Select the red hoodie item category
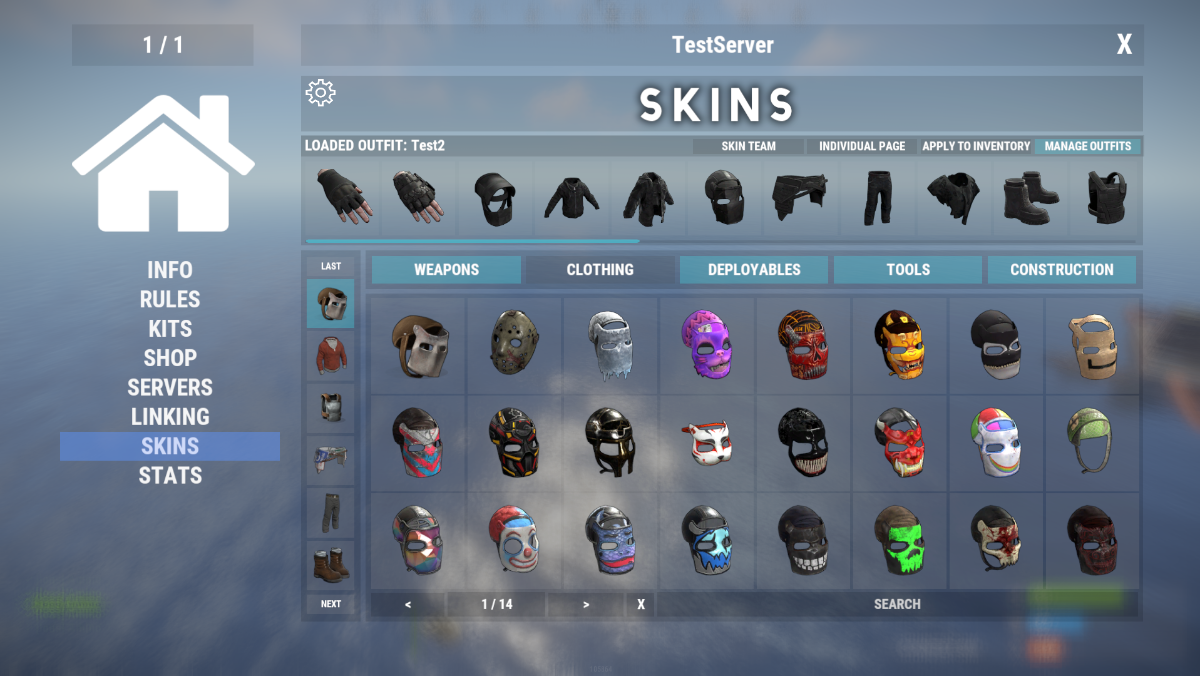 click(330, 355)
